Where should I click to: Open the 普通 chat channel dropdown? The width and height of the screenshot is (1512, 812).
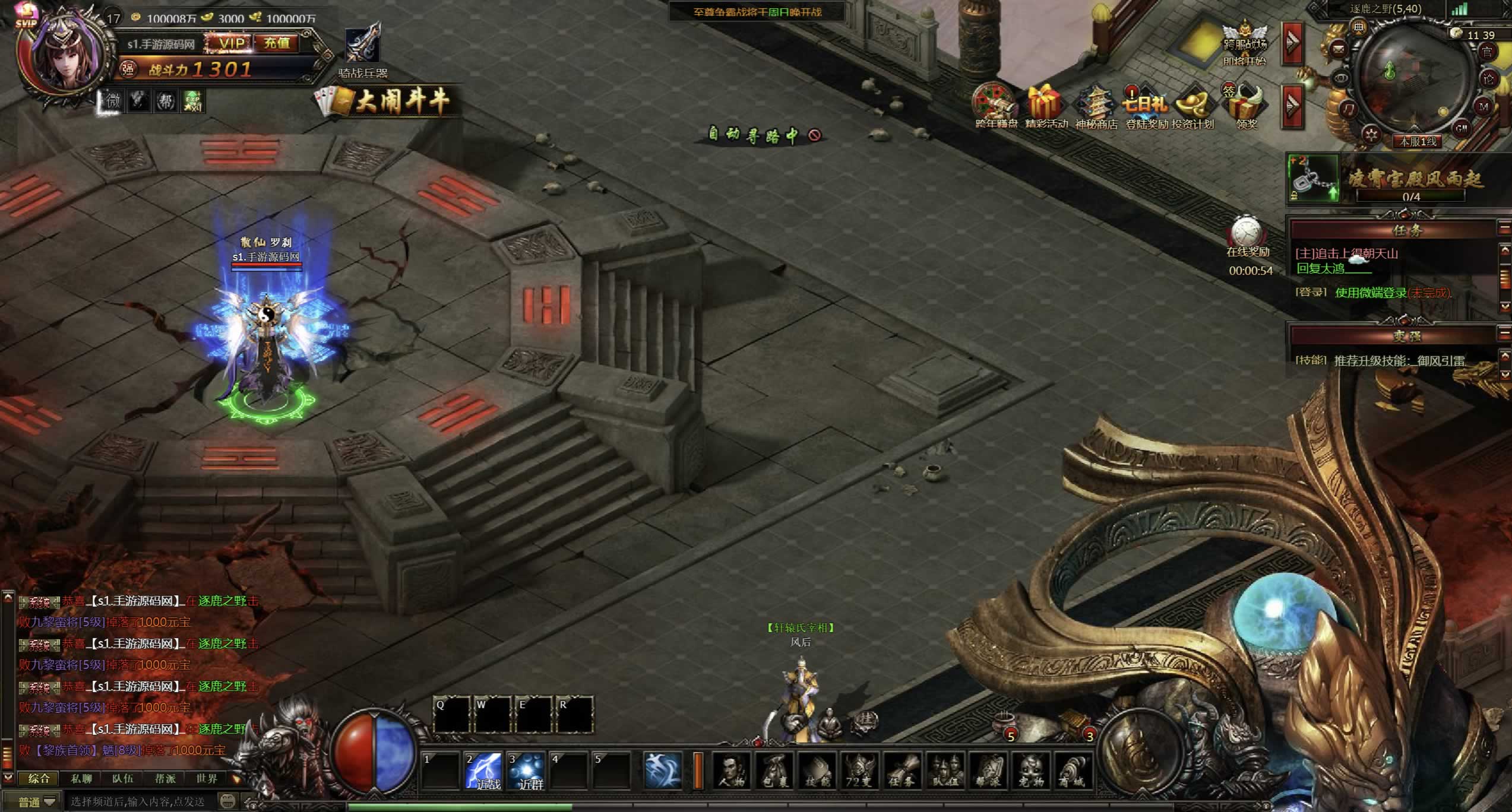pos(37,802)
